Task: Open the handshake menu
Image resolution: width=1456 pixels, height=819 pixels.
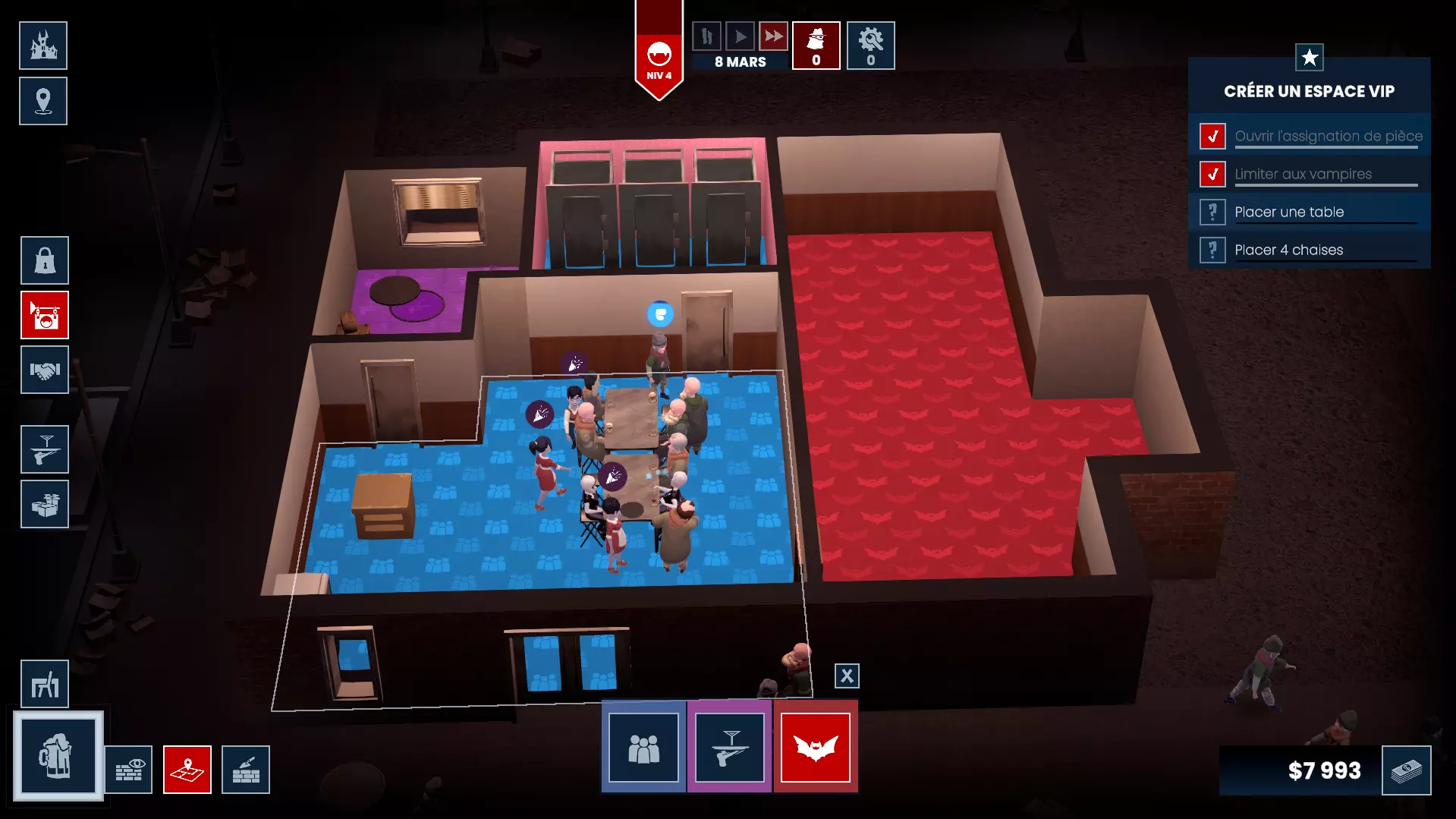Action: (45, 370)
